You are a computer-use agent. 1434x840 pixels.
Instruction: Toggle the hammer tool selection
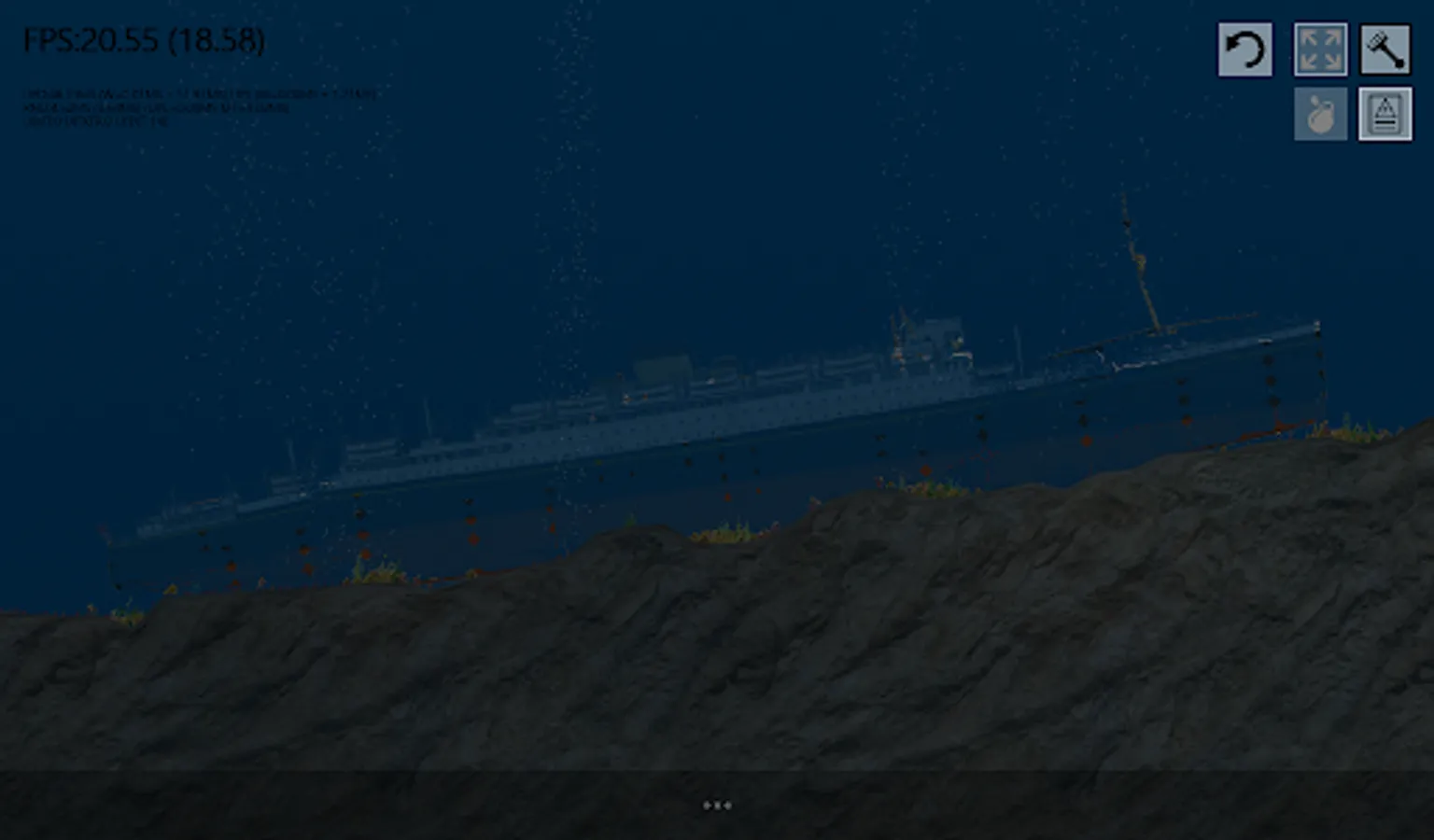tap(1385, 48)
